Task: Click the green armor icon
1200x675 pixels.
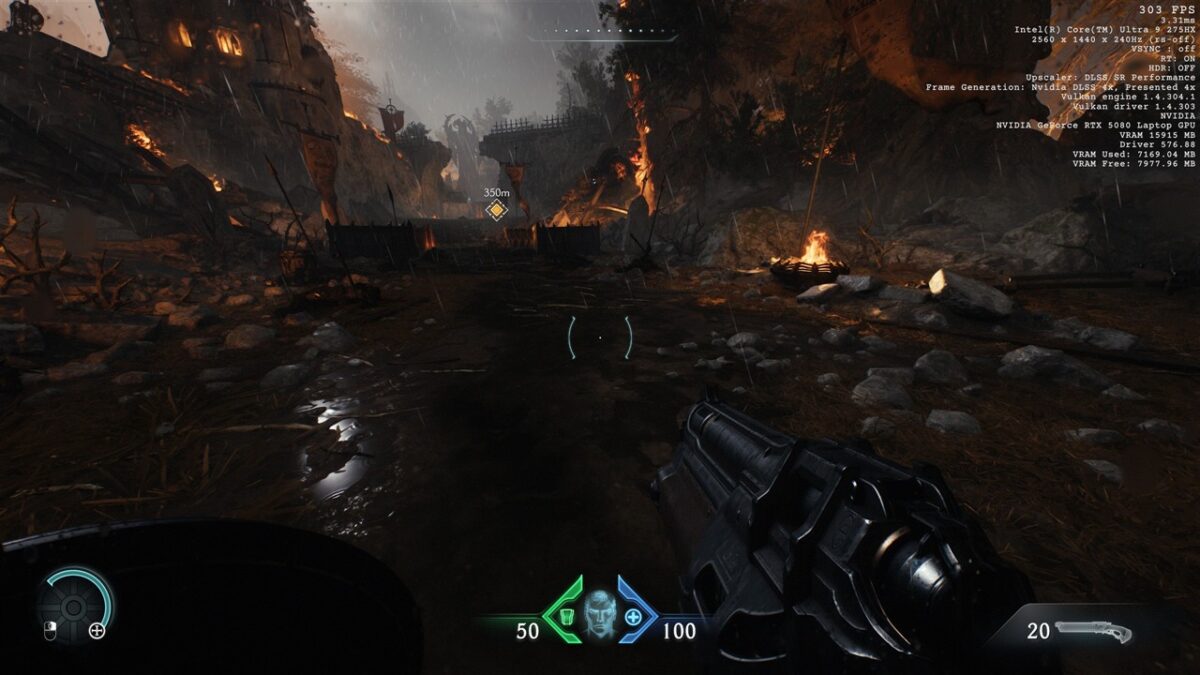Action: coord(566,616)
